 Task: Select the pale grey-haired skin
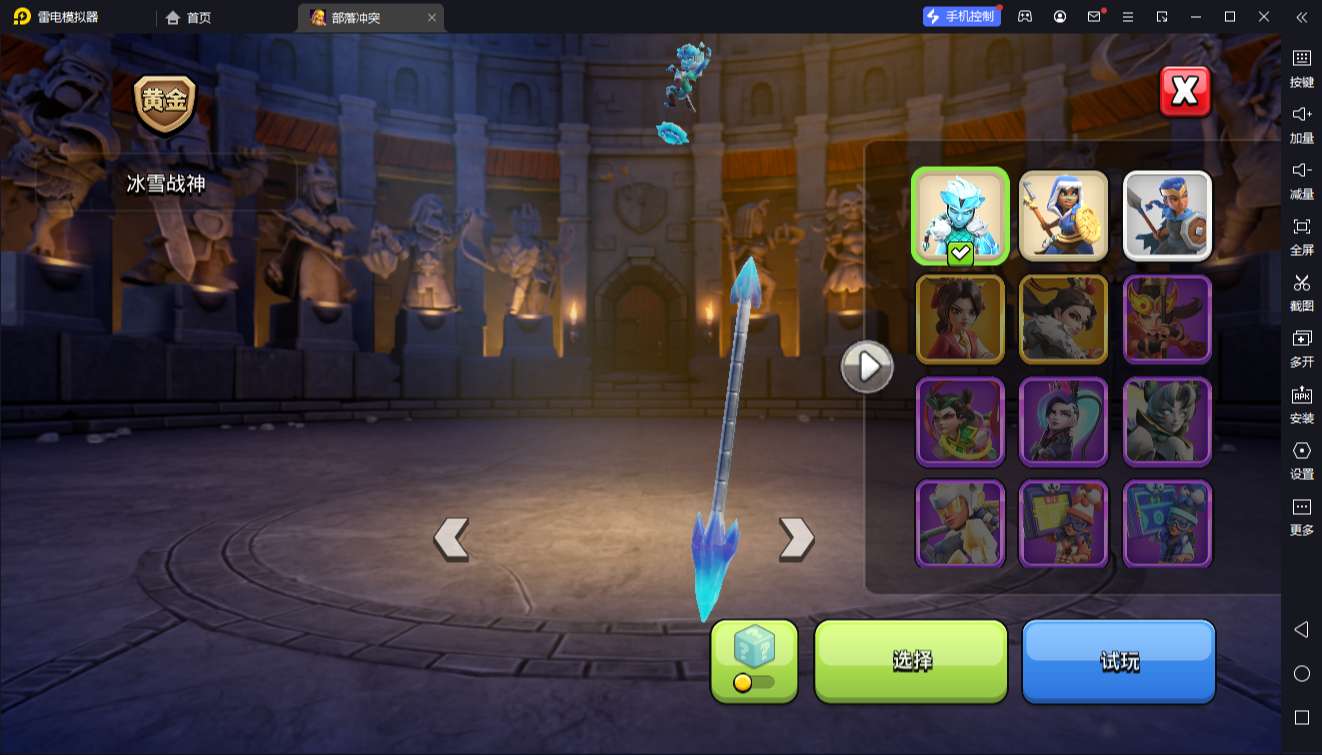click(1167, 421)
